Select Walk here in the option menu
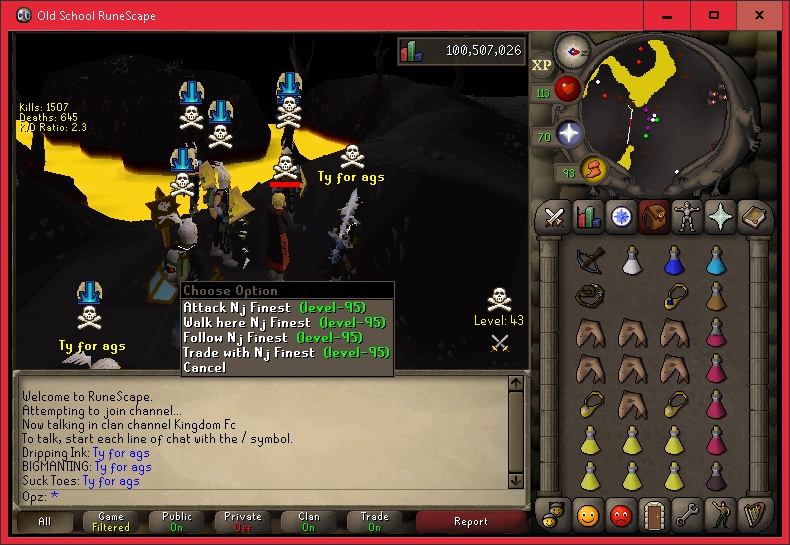The width and height of the screenshot is (790, 545). pyautogui.click(x=273, y=323)
